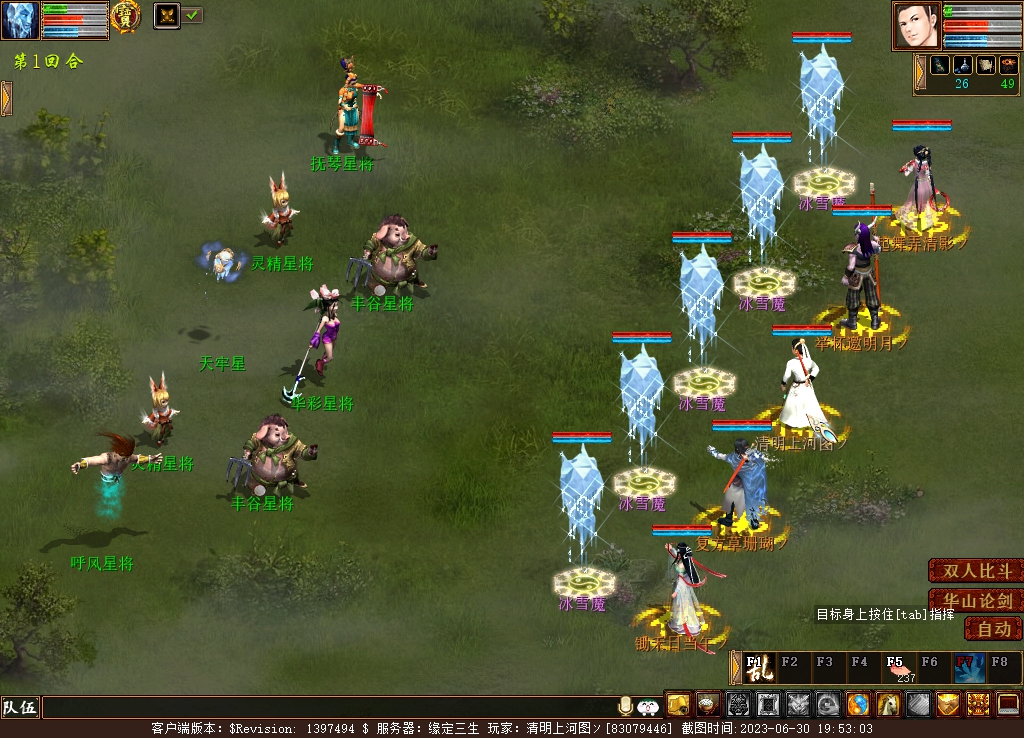The image size is (1024, 738).
Task: Click the 自动 auto-battle button
Action: 993,629
